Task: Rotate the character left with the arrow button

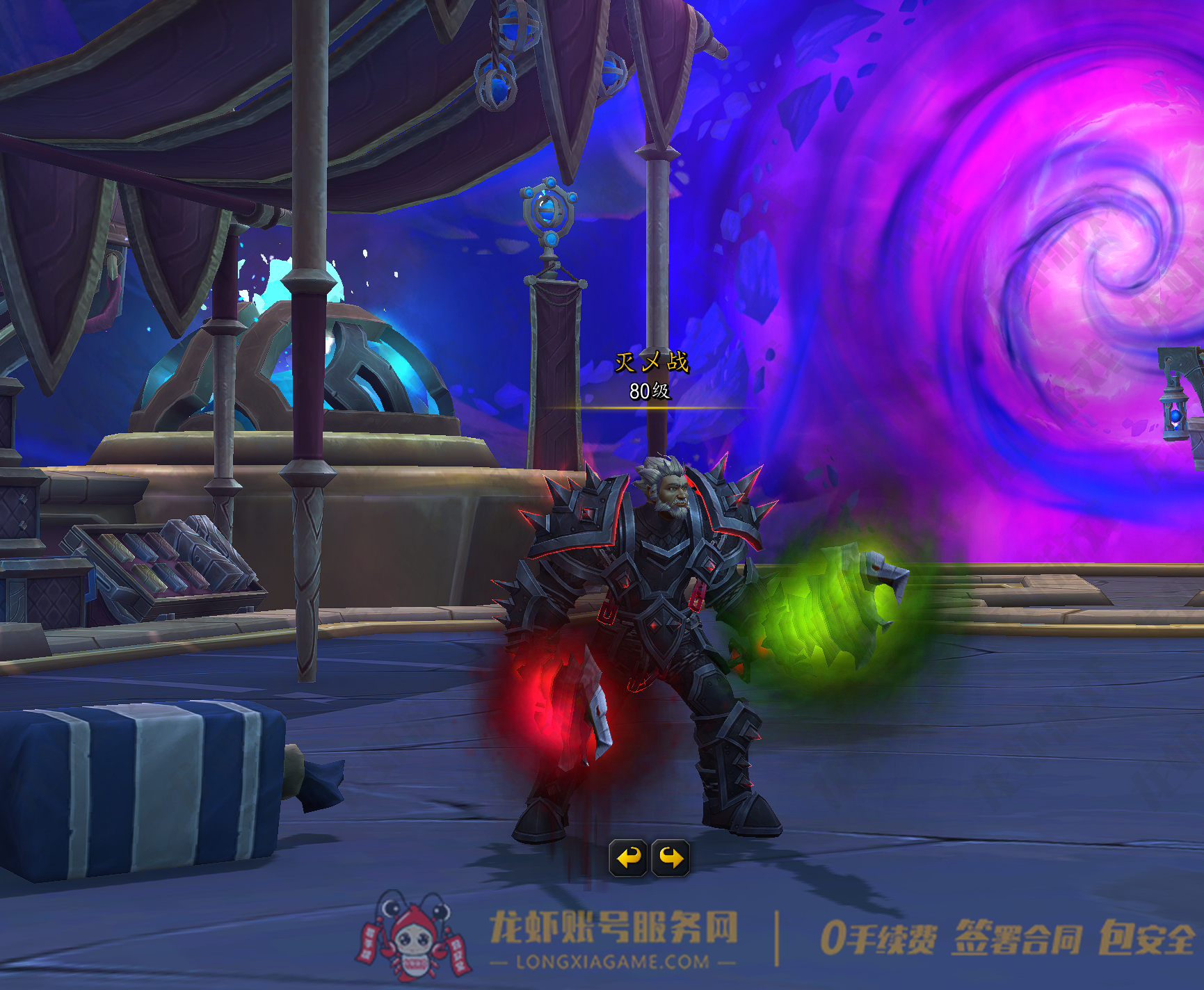Action: click(x=628, y=858)
